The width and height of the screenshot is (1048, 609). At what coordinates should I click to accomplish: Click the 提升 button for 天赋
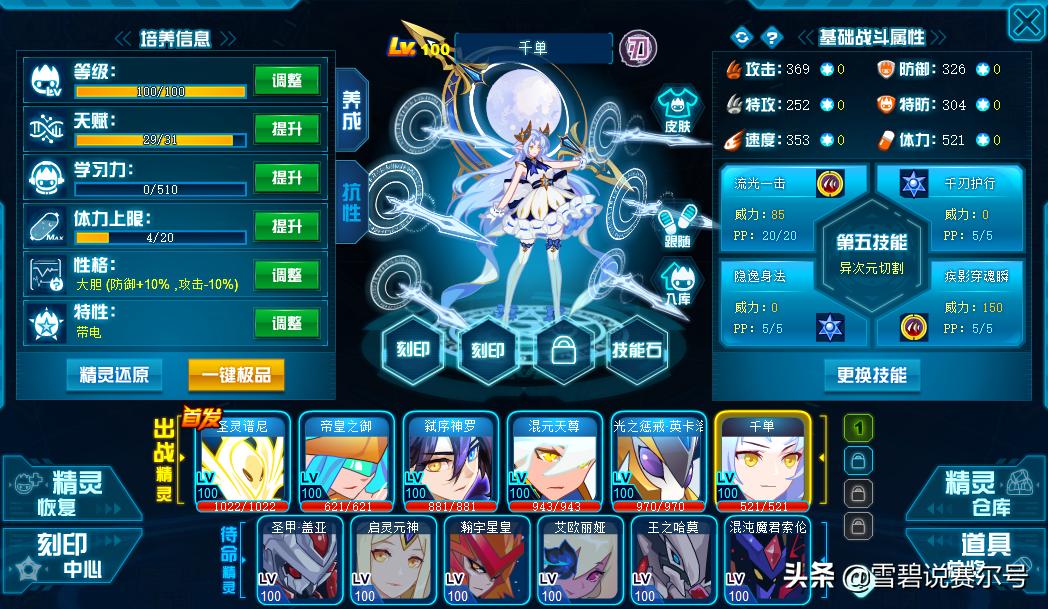pos(287,129)
